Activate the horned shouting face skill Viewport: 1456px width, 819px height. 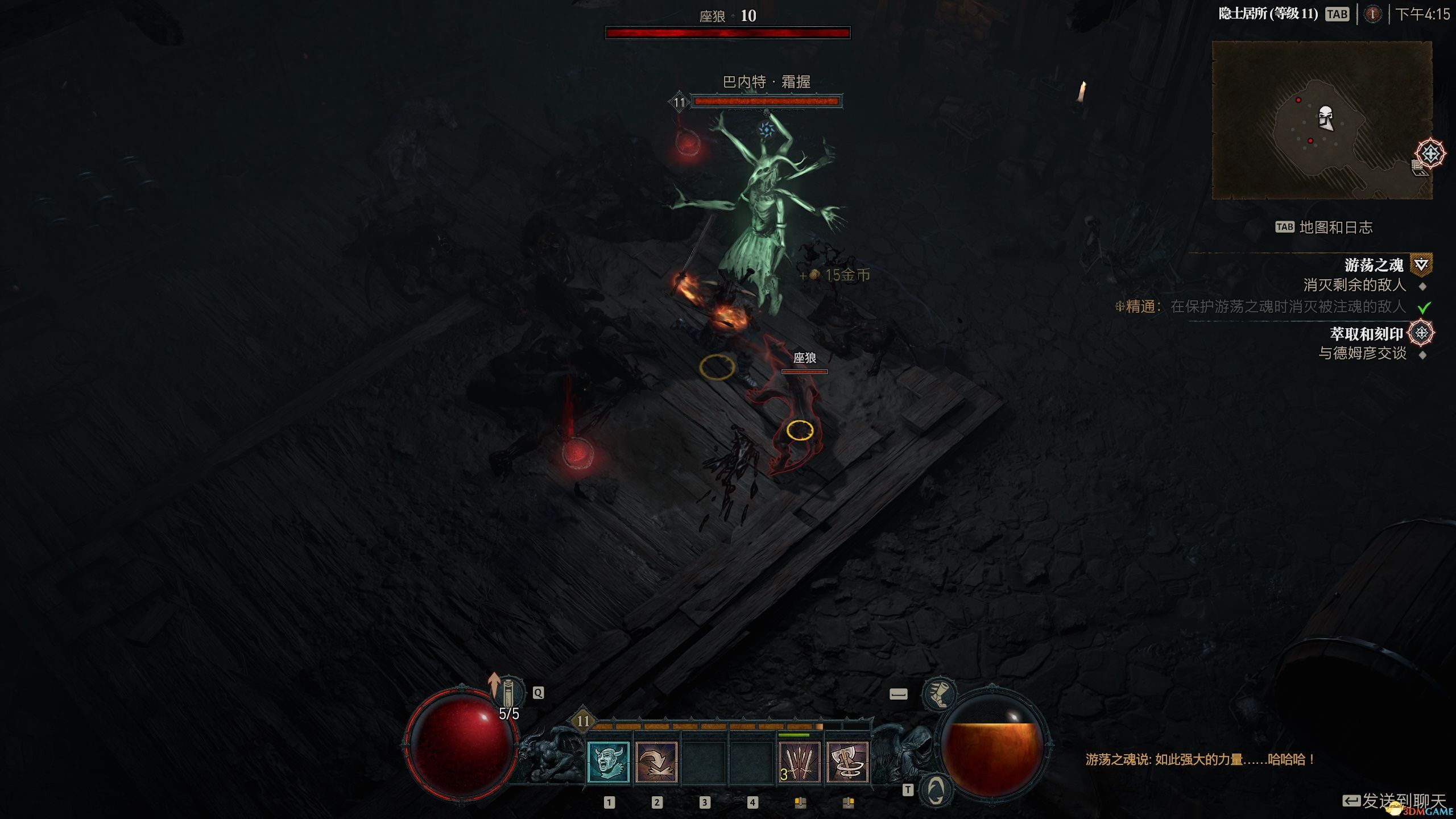[x=608, y=762]
